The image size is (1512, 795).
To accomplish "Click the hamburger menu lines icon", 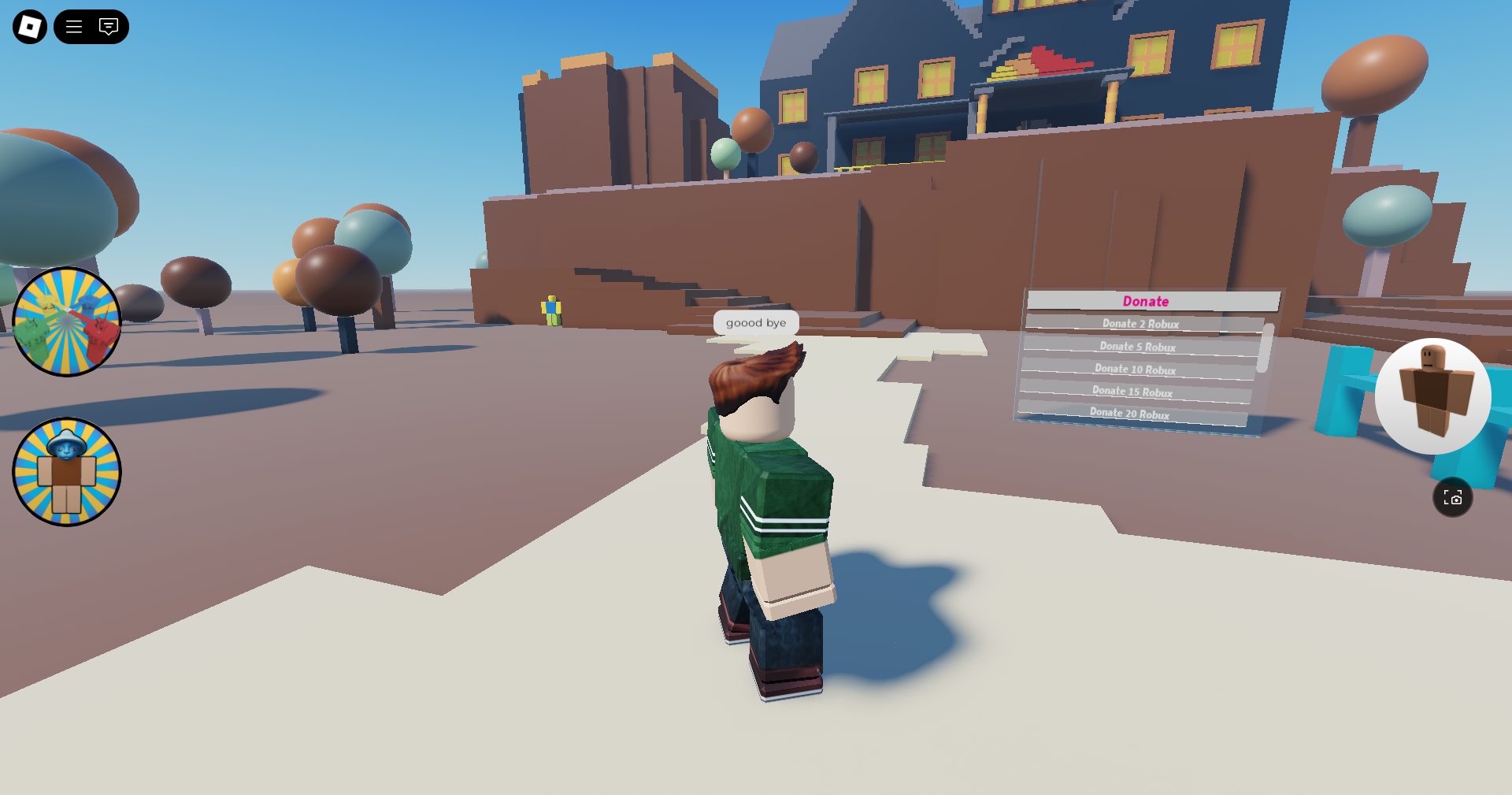I will 73,27.
